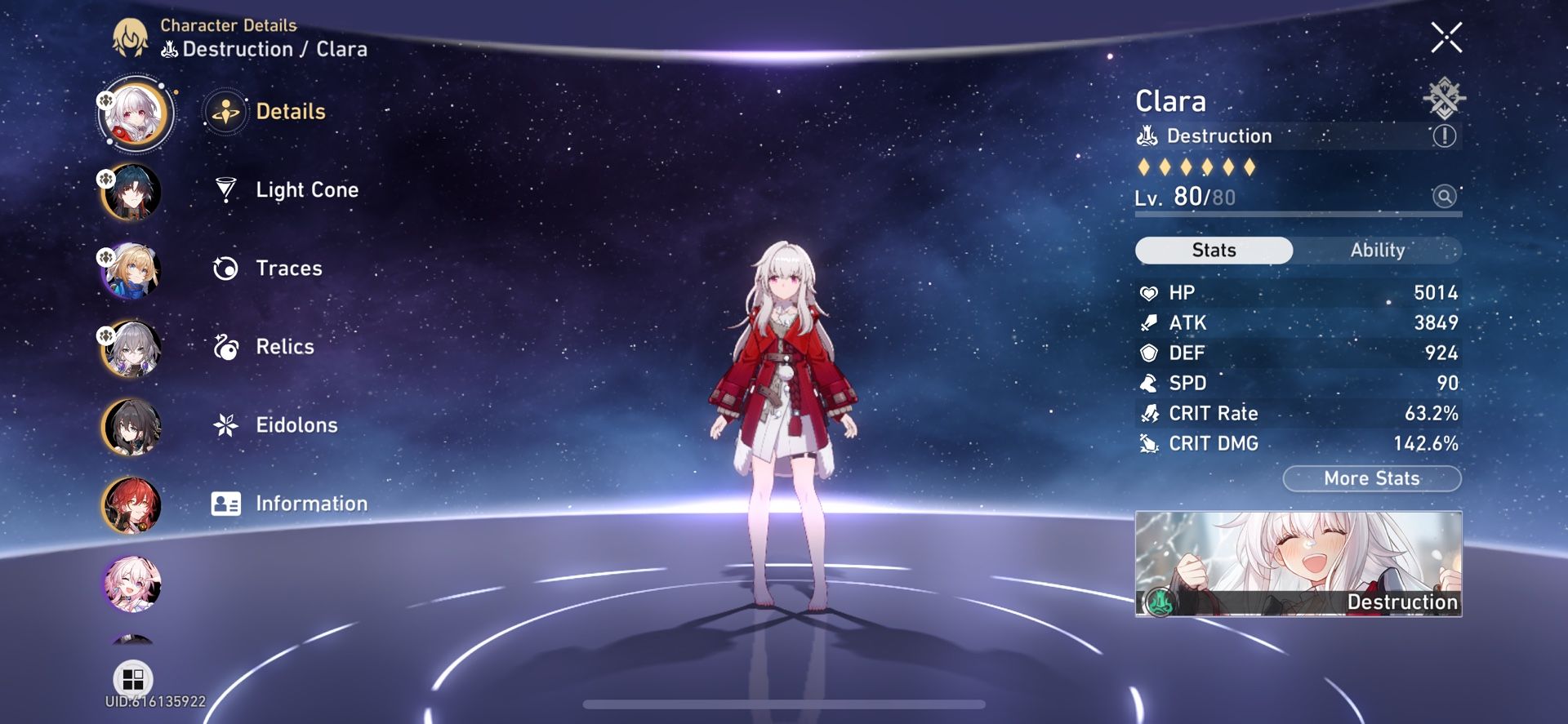
Task: Switch to the Ability tab
Action: point(1379,251)
